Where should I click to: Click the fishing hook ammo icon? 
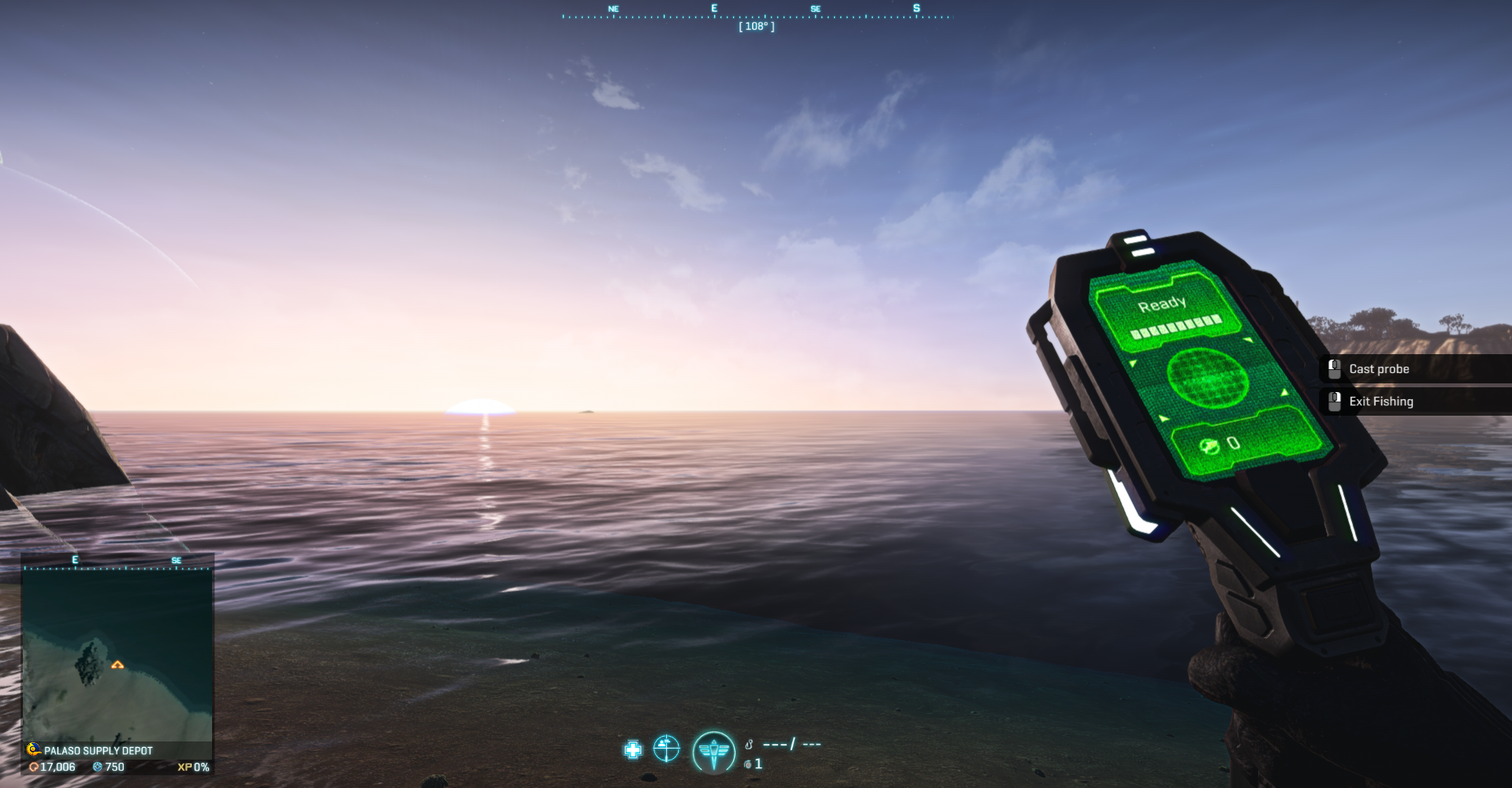coord(749,744)
